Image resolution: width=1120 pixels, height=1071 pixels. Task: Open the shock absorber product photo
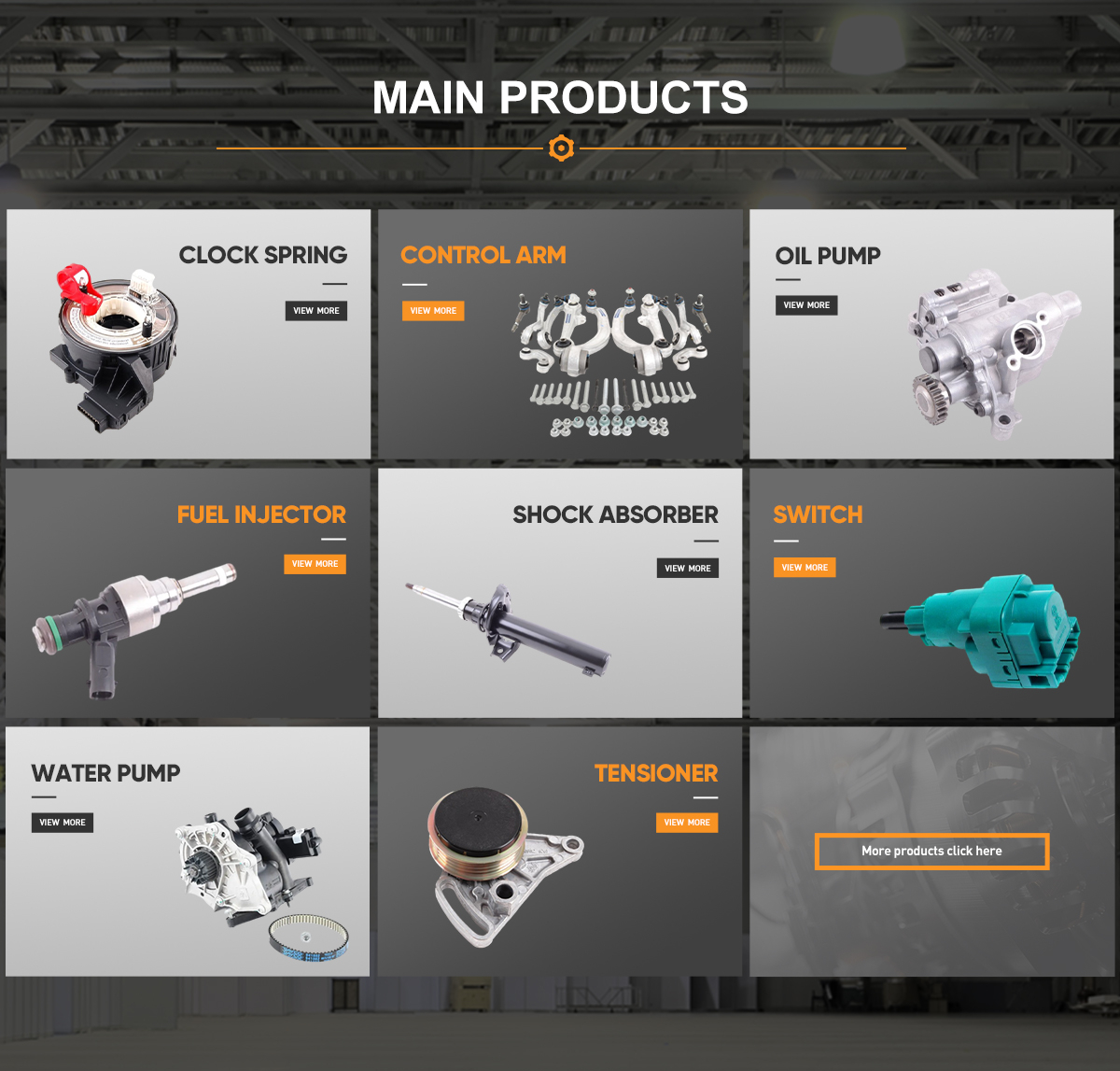509,627
